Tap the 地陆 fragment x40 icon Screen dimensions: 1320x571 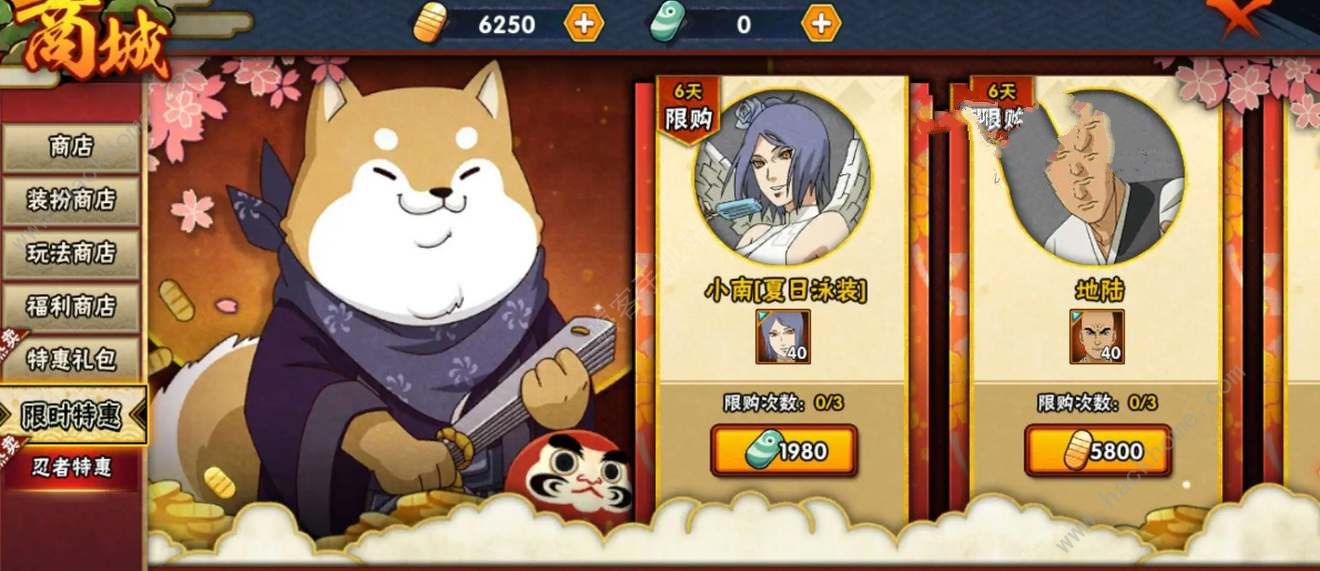1096,336
